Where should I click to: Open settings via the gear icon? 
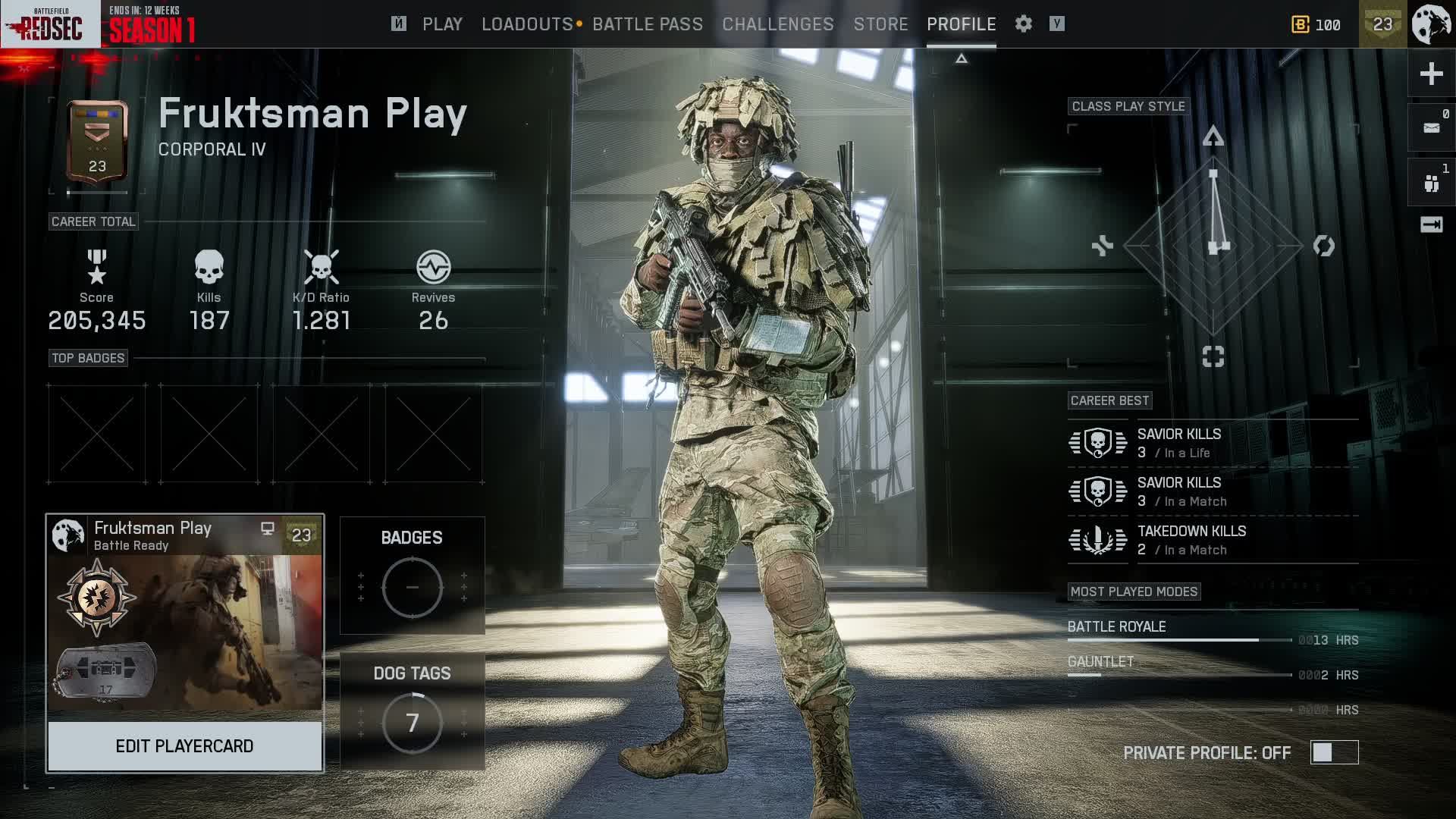coord(1024,24)
